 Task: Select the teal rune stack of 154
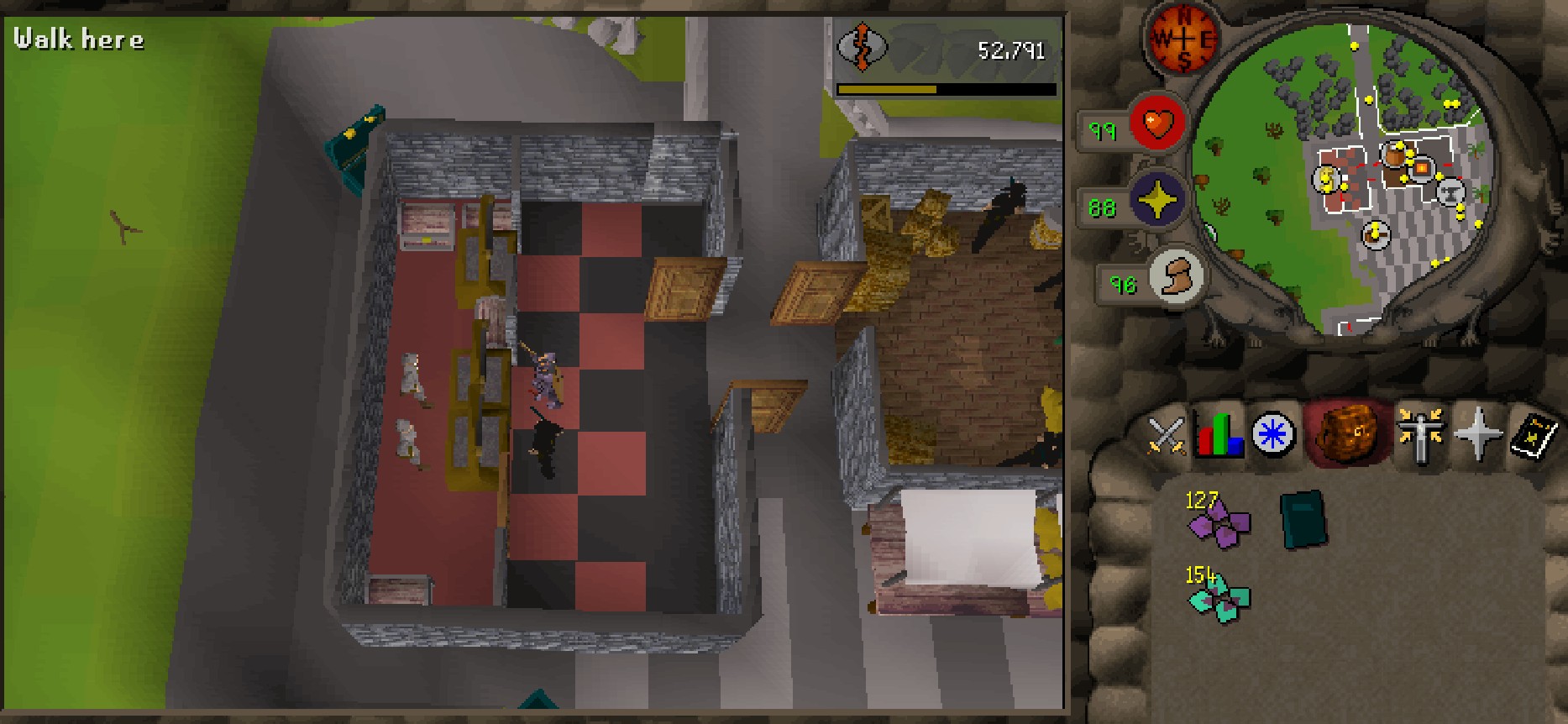pyautogui.click(x=1219, y=598)
